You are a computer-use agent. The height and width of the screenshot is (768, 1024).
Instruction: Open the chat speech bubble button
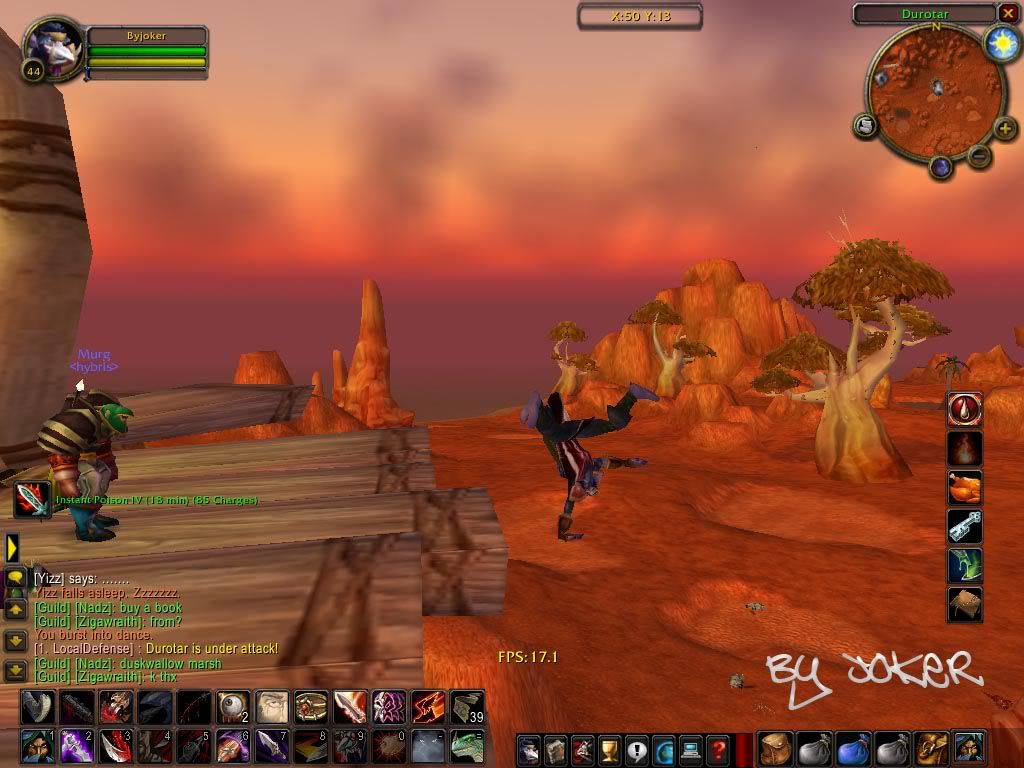coord(14,579)
